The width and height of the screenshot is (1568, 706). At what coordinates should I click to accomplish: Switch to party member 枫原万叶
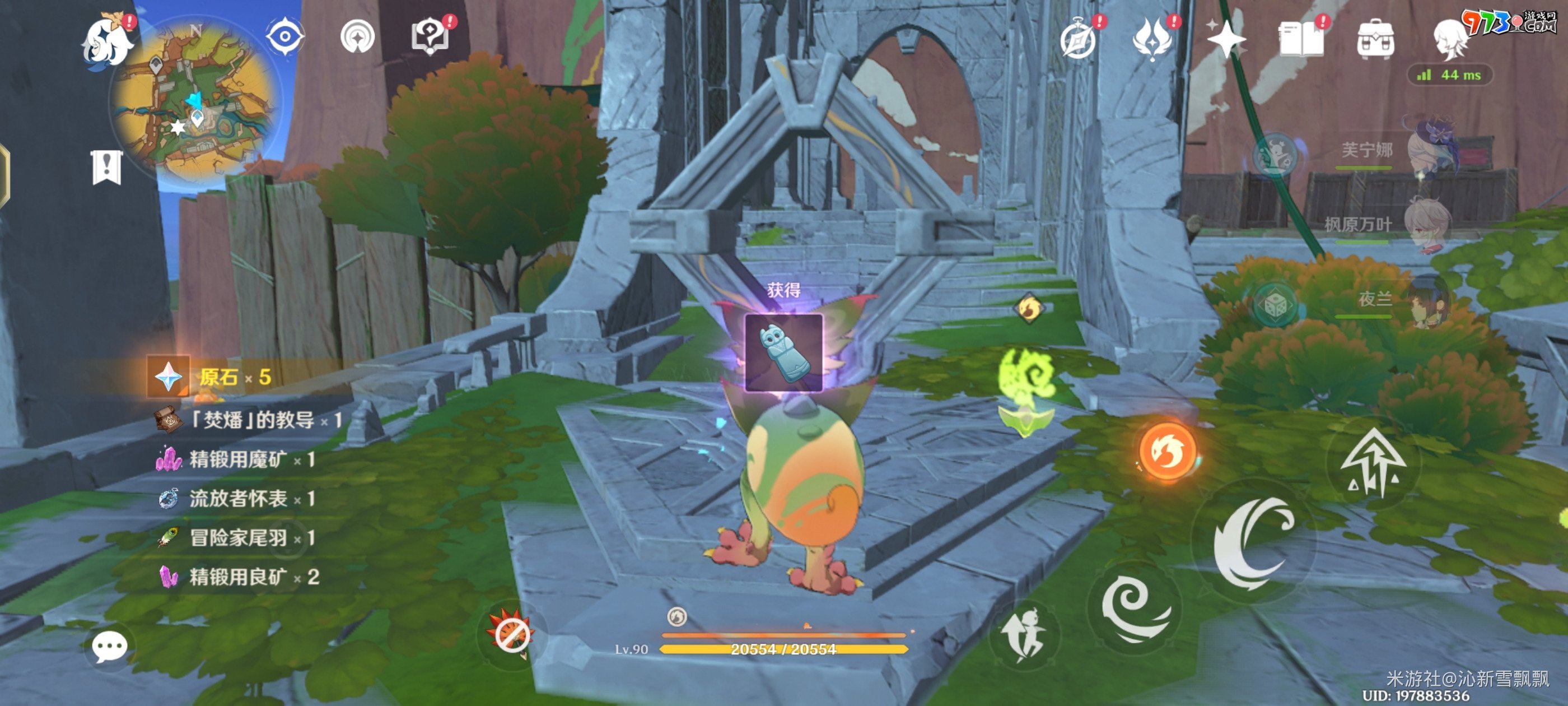[1426, 224]
